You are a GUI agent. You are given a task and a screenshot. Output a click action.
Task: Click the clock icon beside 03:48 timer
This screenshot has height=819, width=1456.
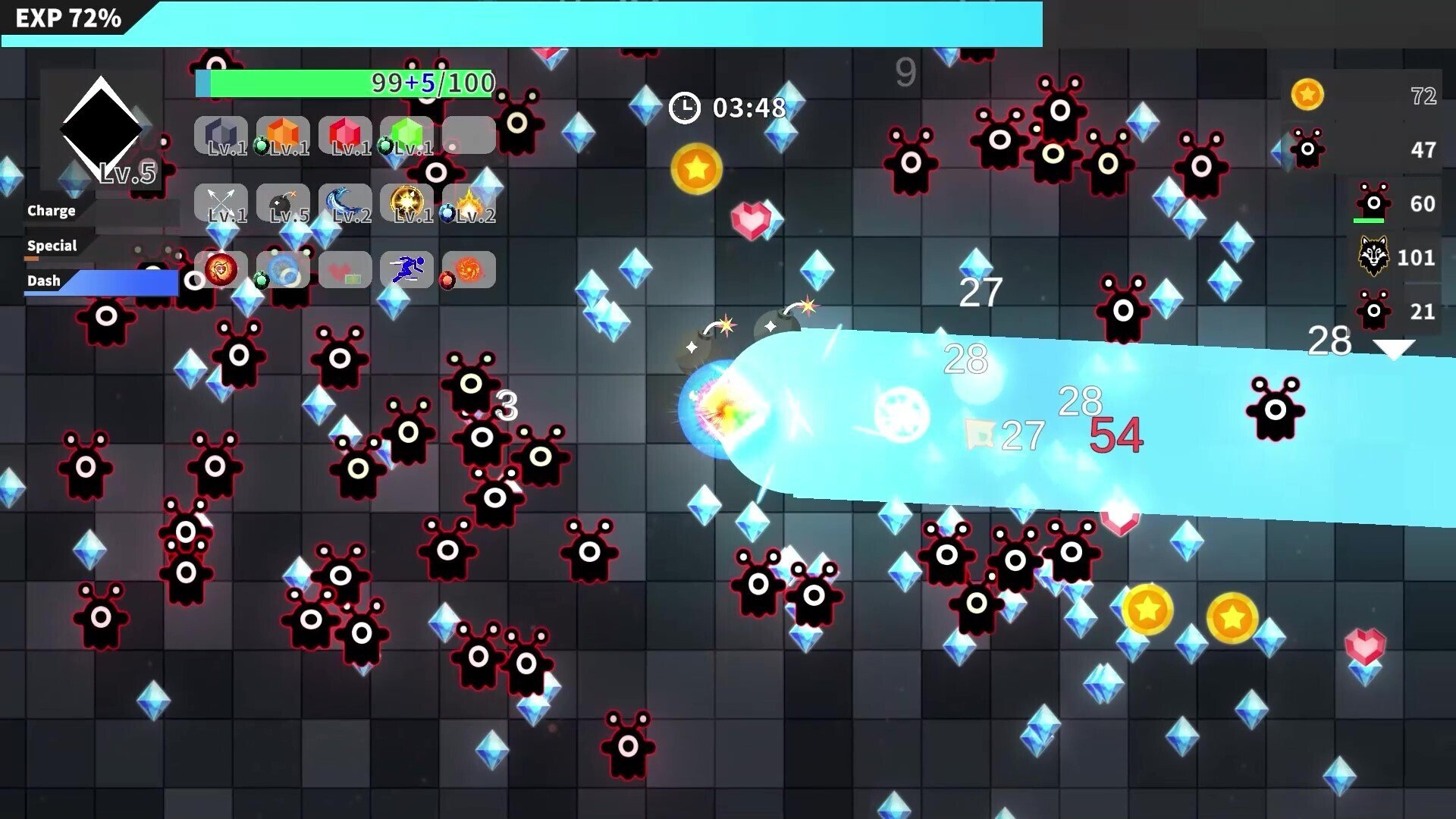coord(685,108)
